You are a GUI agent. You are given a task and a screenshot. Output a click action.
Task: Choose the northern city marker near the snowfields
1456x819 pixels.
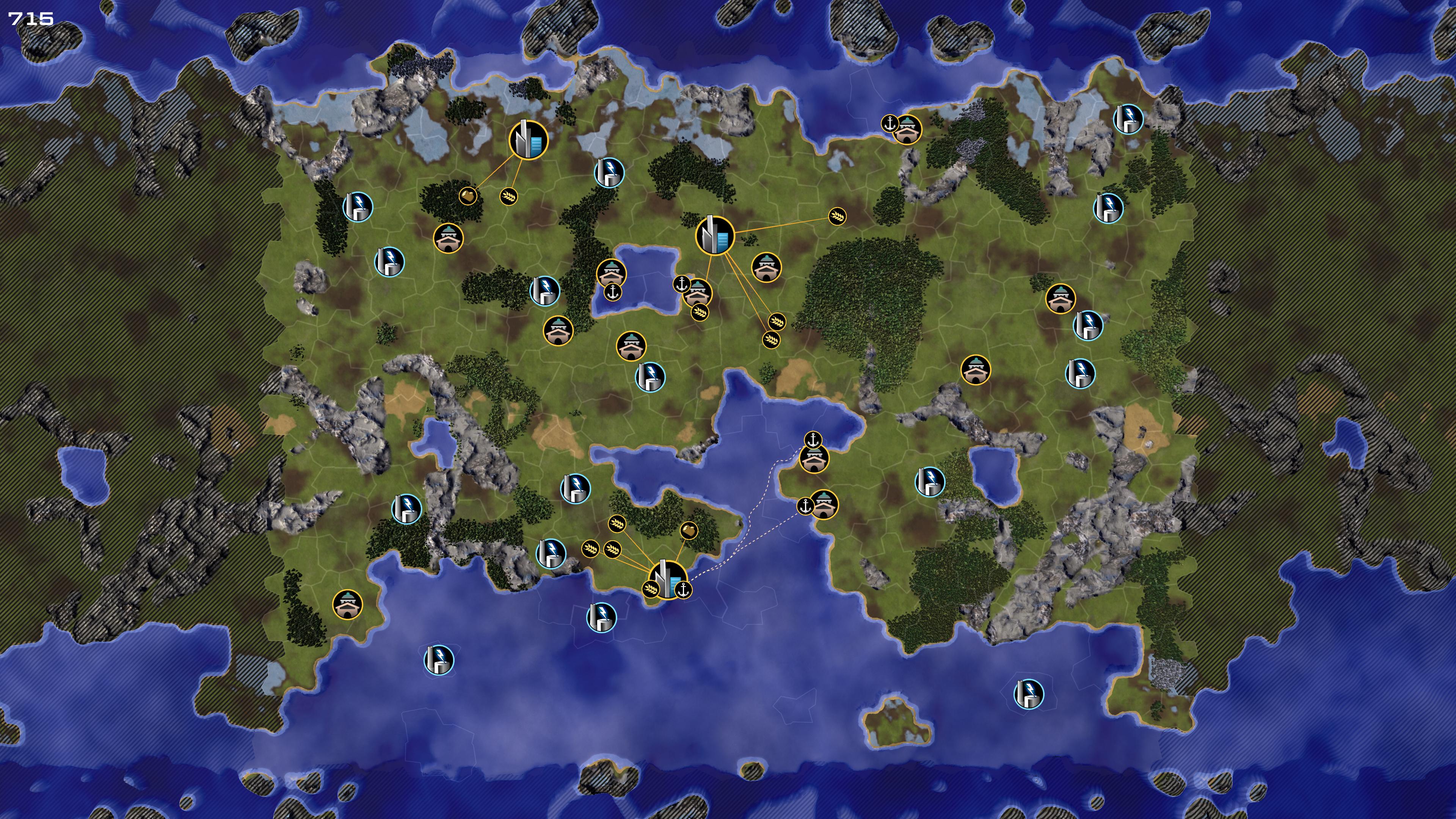(528, 140)
